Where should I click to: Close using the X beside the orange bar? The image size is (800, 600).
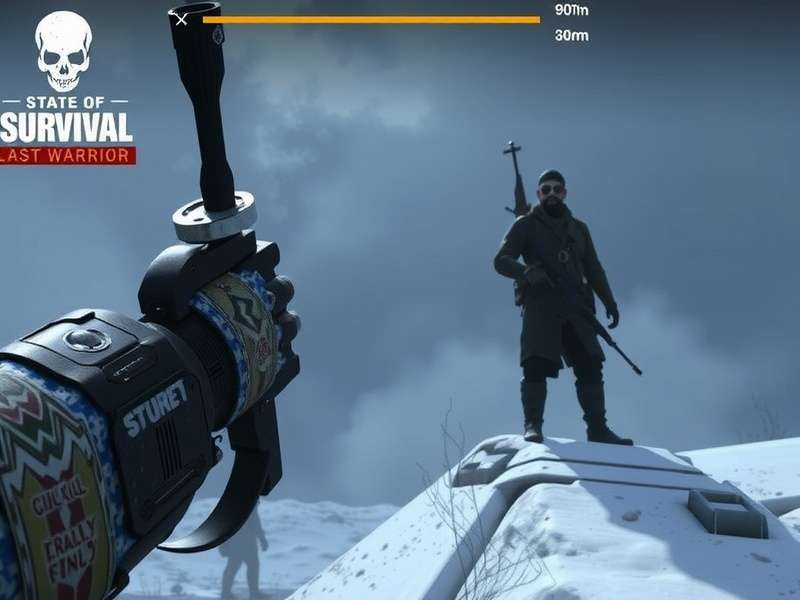[x=181, y=18]
